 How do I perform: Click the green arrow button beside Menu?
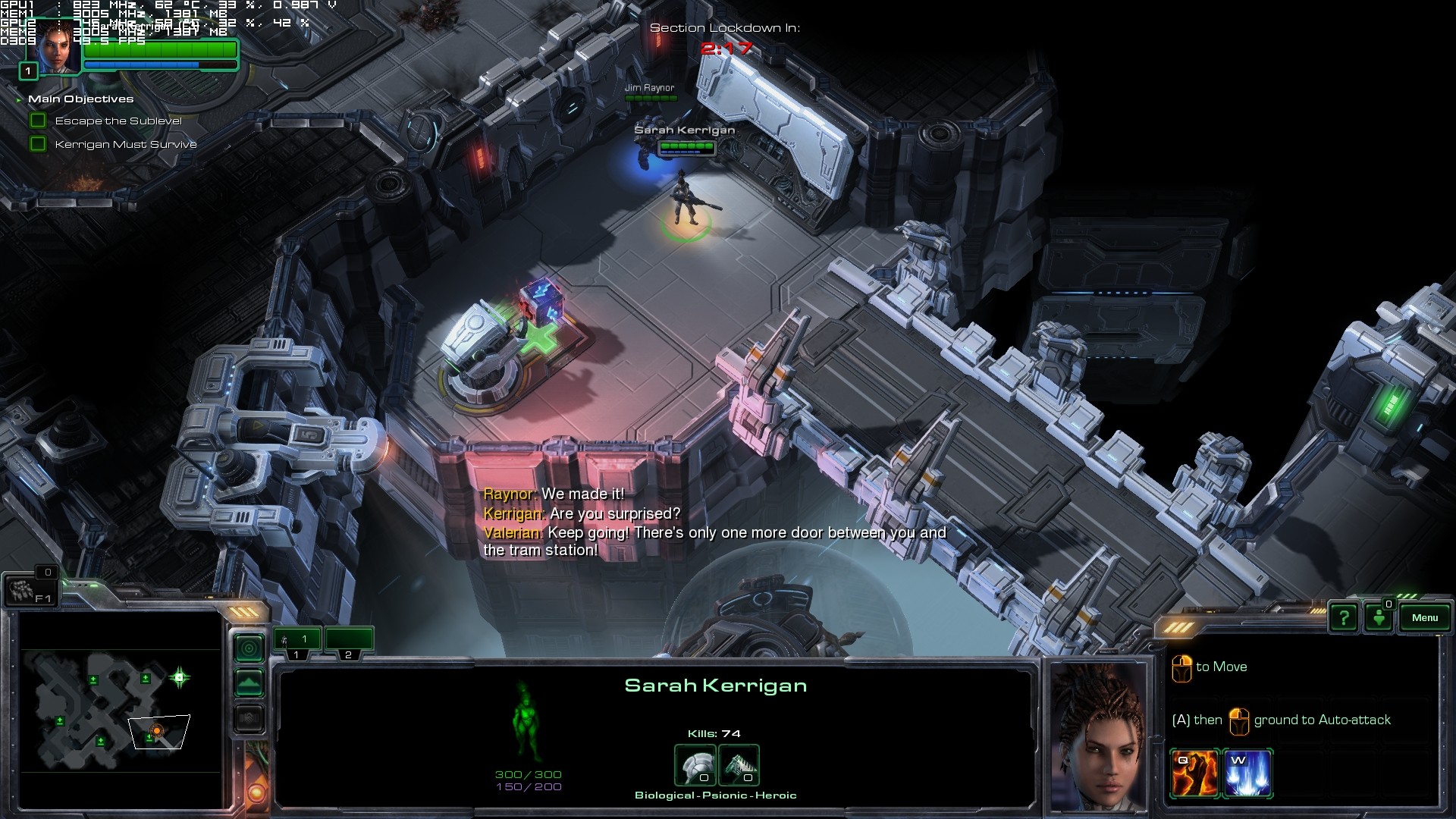(x=1379, y=618)
